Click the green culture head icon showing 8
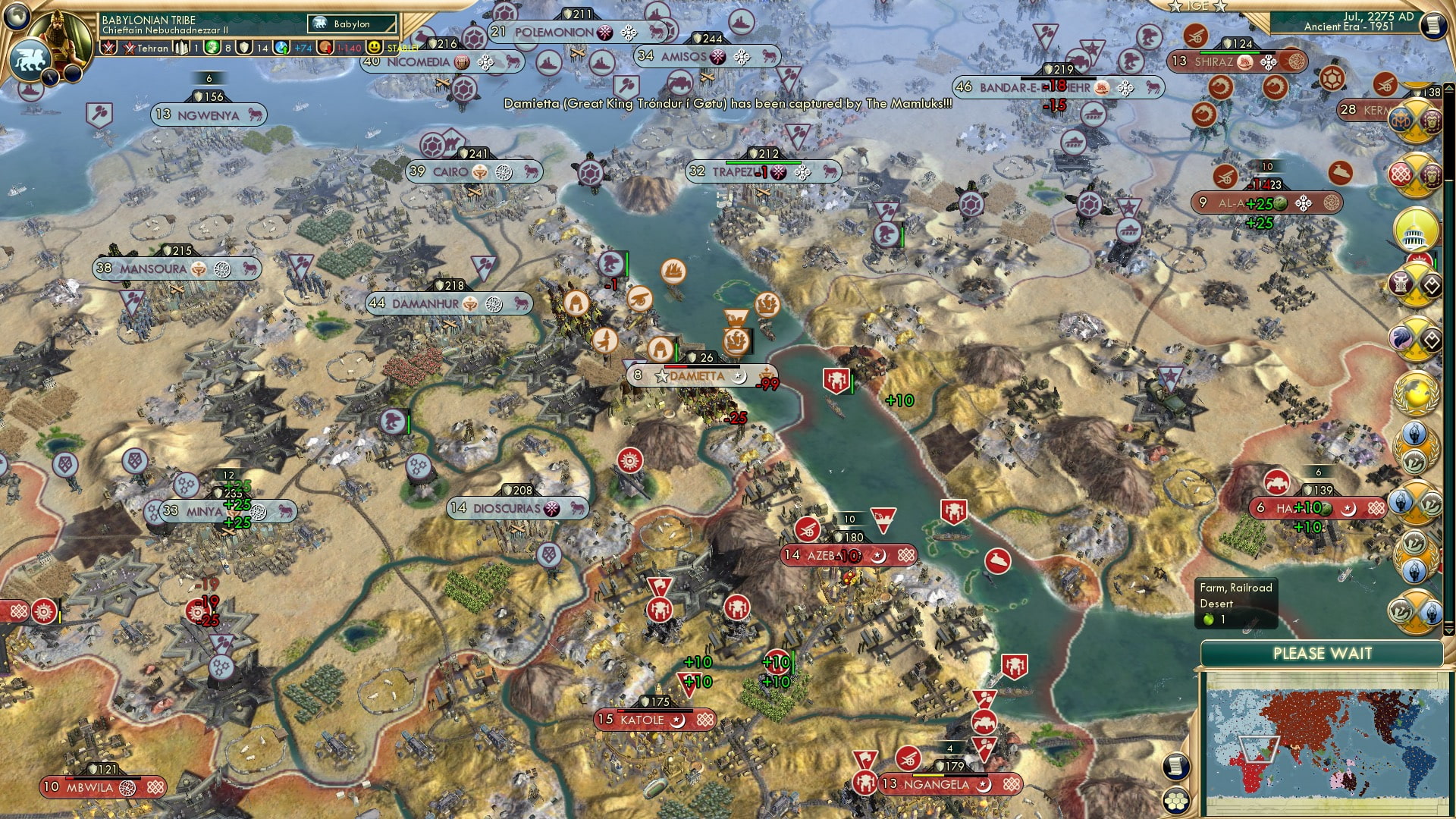 click(x=211, y=49)
